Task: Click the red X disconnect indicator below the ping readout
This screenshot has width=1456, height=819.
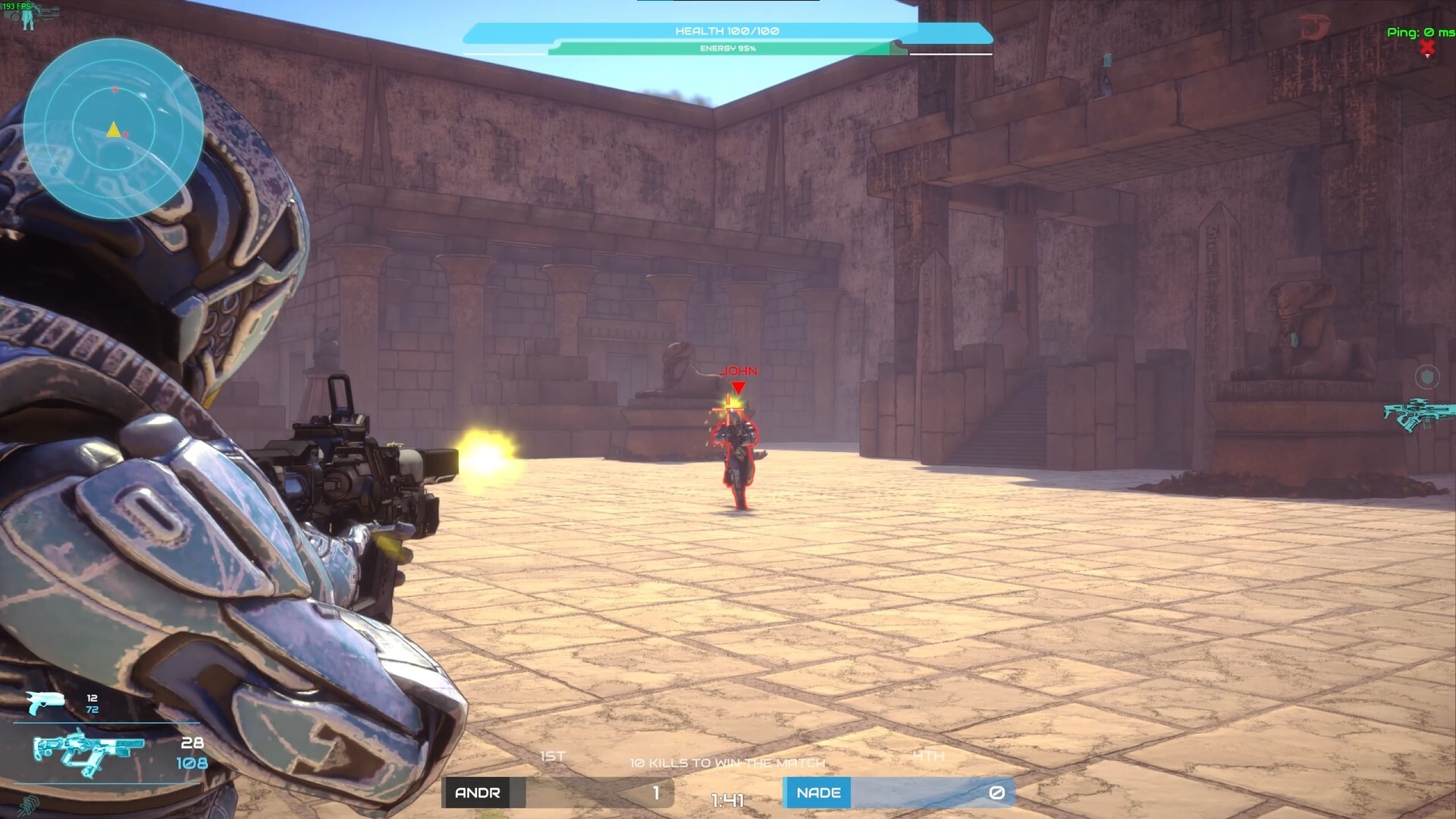Action: pos(1429,47)
